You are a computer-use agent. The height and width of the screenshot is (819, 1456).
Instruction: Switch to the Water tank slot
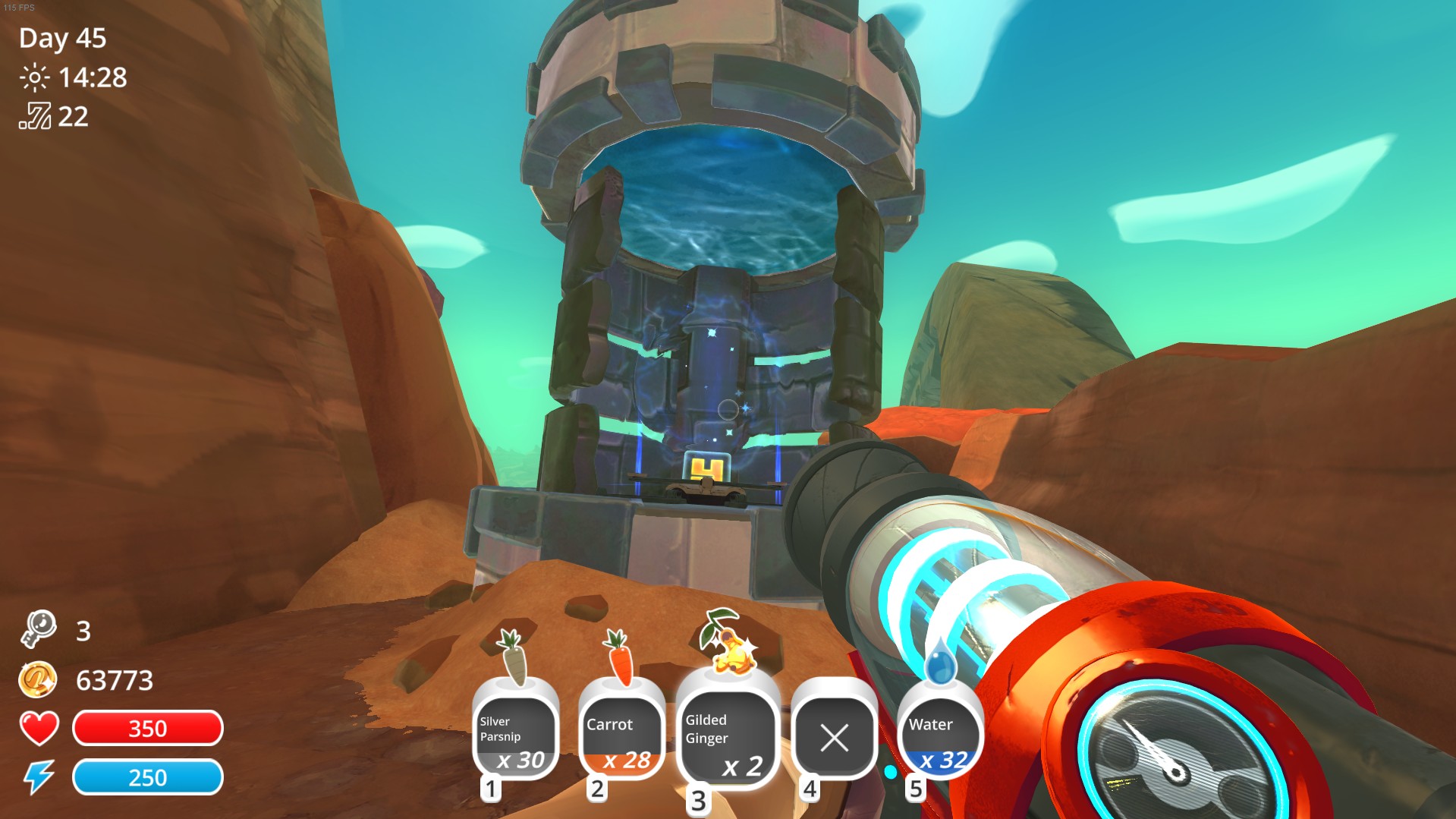pyautogui.click(x=940, y=737)
